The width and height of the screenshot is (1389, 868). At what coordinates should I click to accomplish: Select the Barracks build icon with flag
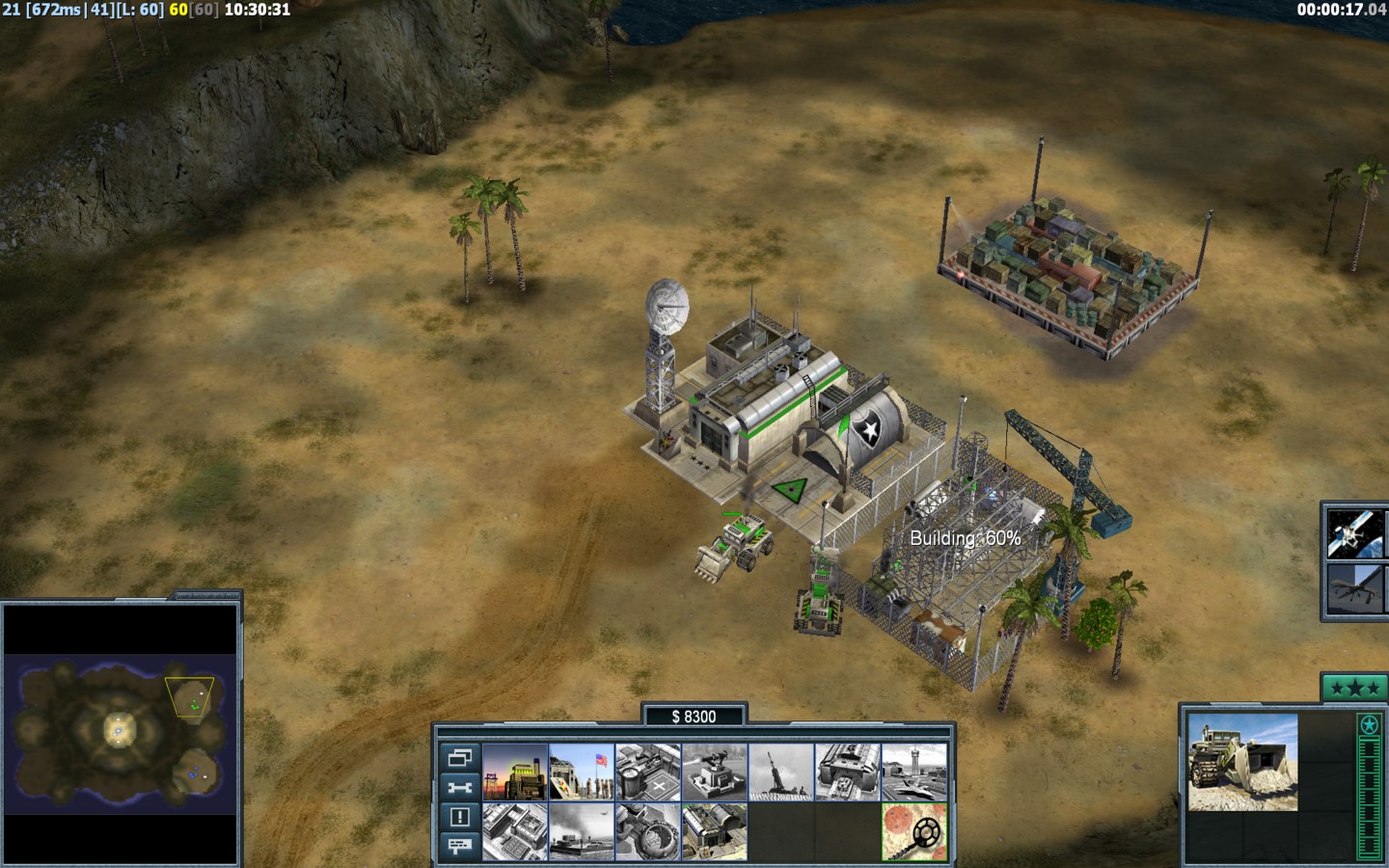pos(582,772)
